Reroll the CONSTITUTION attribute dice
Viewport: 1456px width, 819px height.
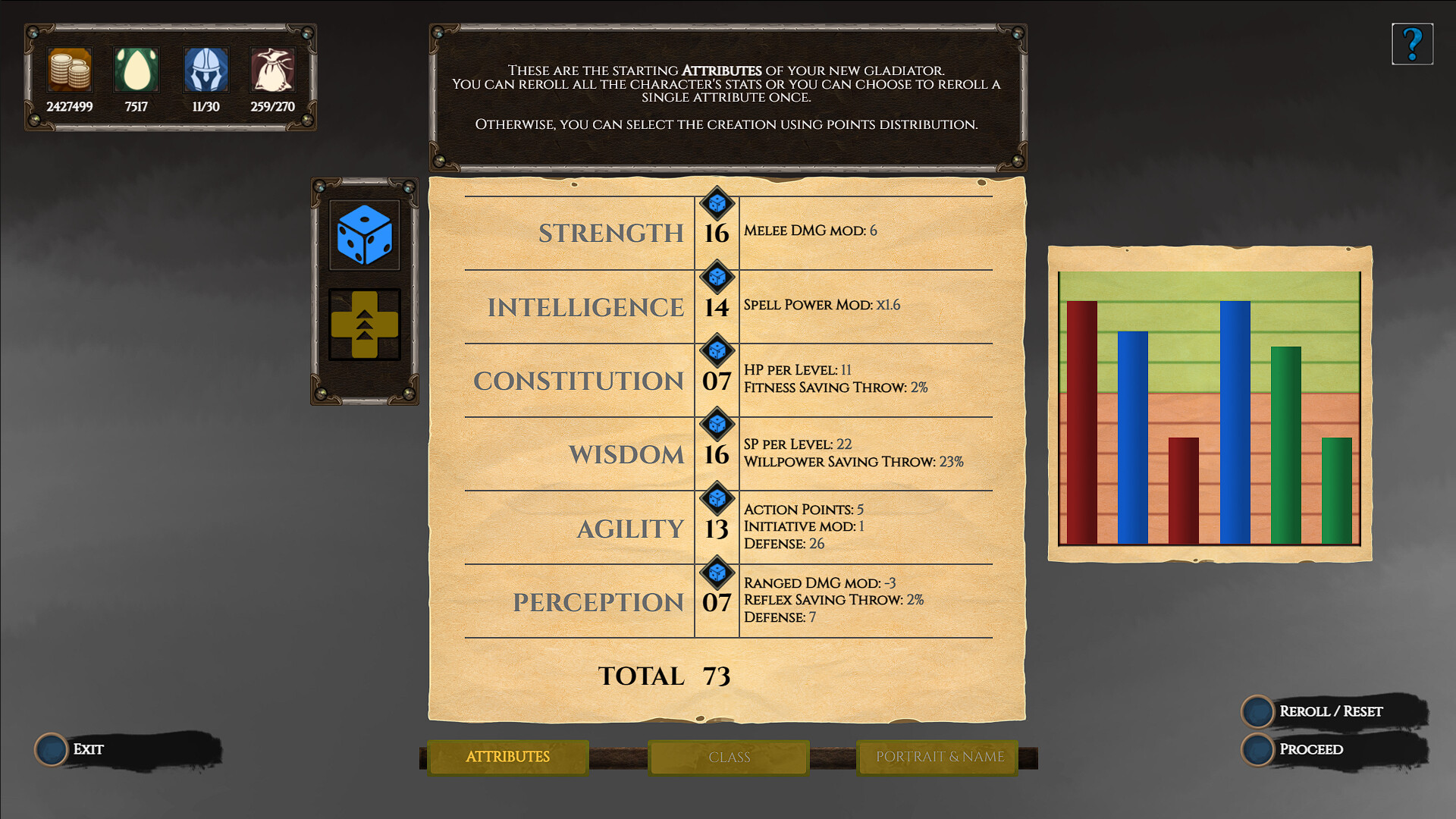point(717,352)
